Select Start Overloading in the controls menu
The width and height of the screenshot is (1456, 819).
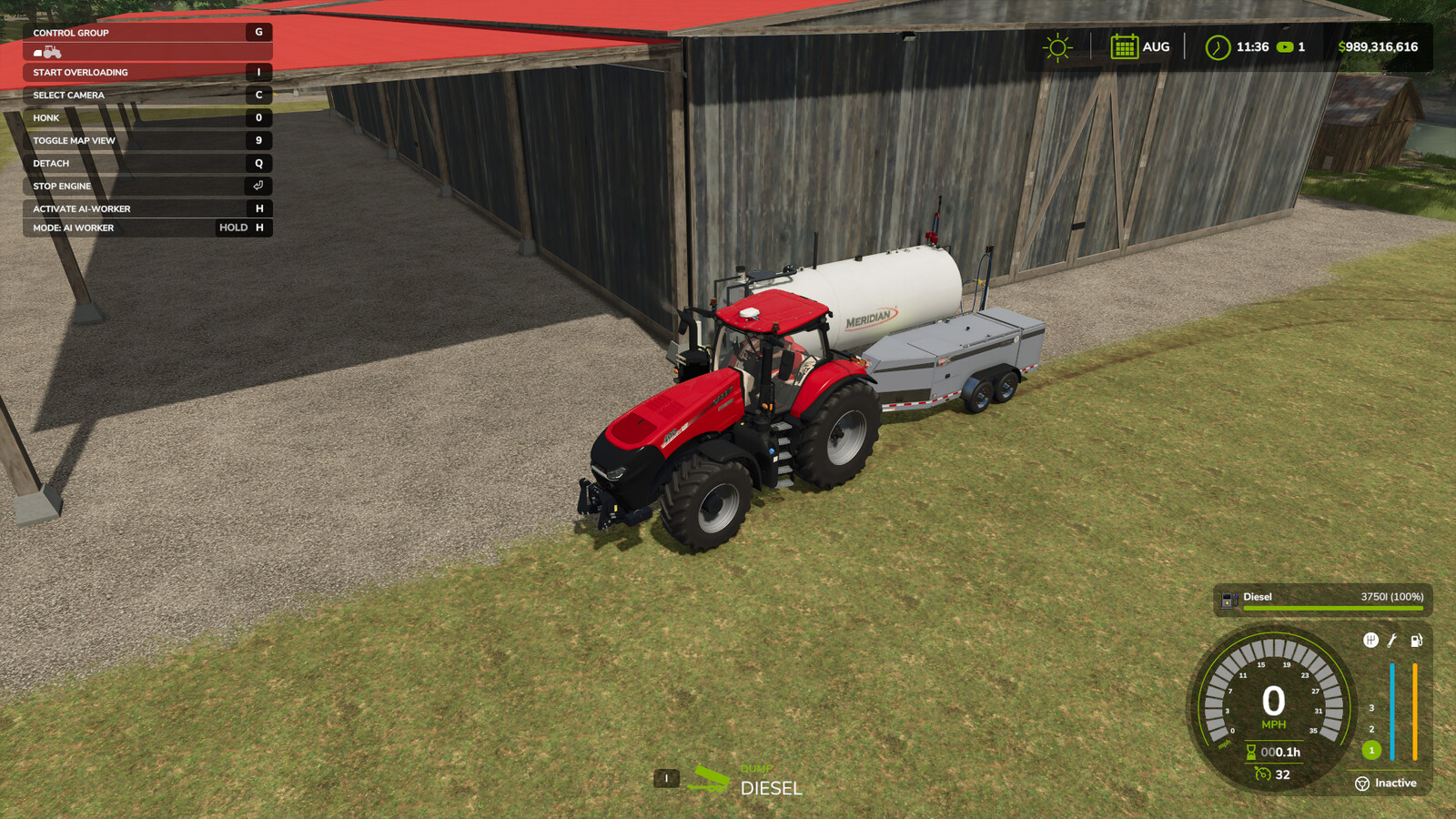tap(82, 72)
